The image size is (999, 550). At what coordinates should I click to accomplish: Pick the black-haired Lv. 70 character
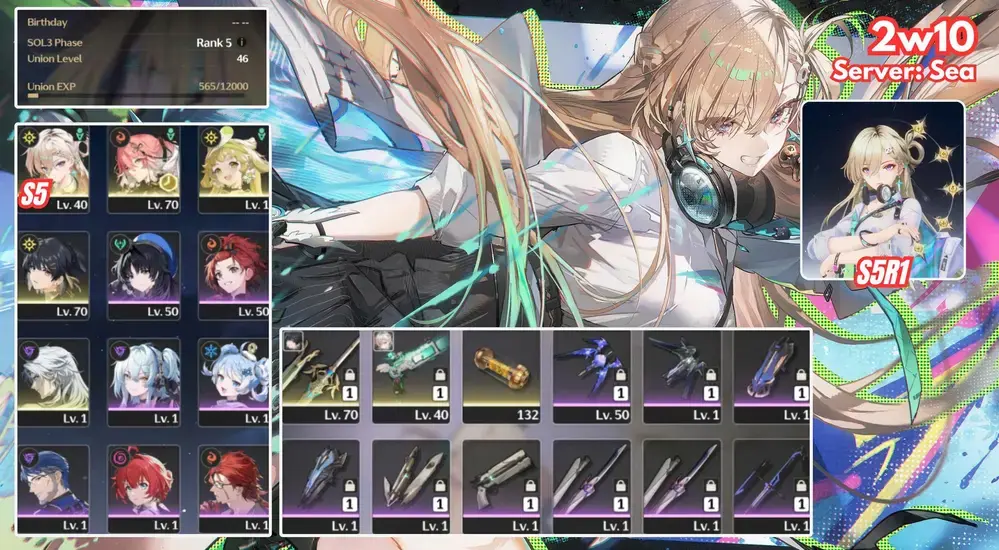click(x=54, y=274)
